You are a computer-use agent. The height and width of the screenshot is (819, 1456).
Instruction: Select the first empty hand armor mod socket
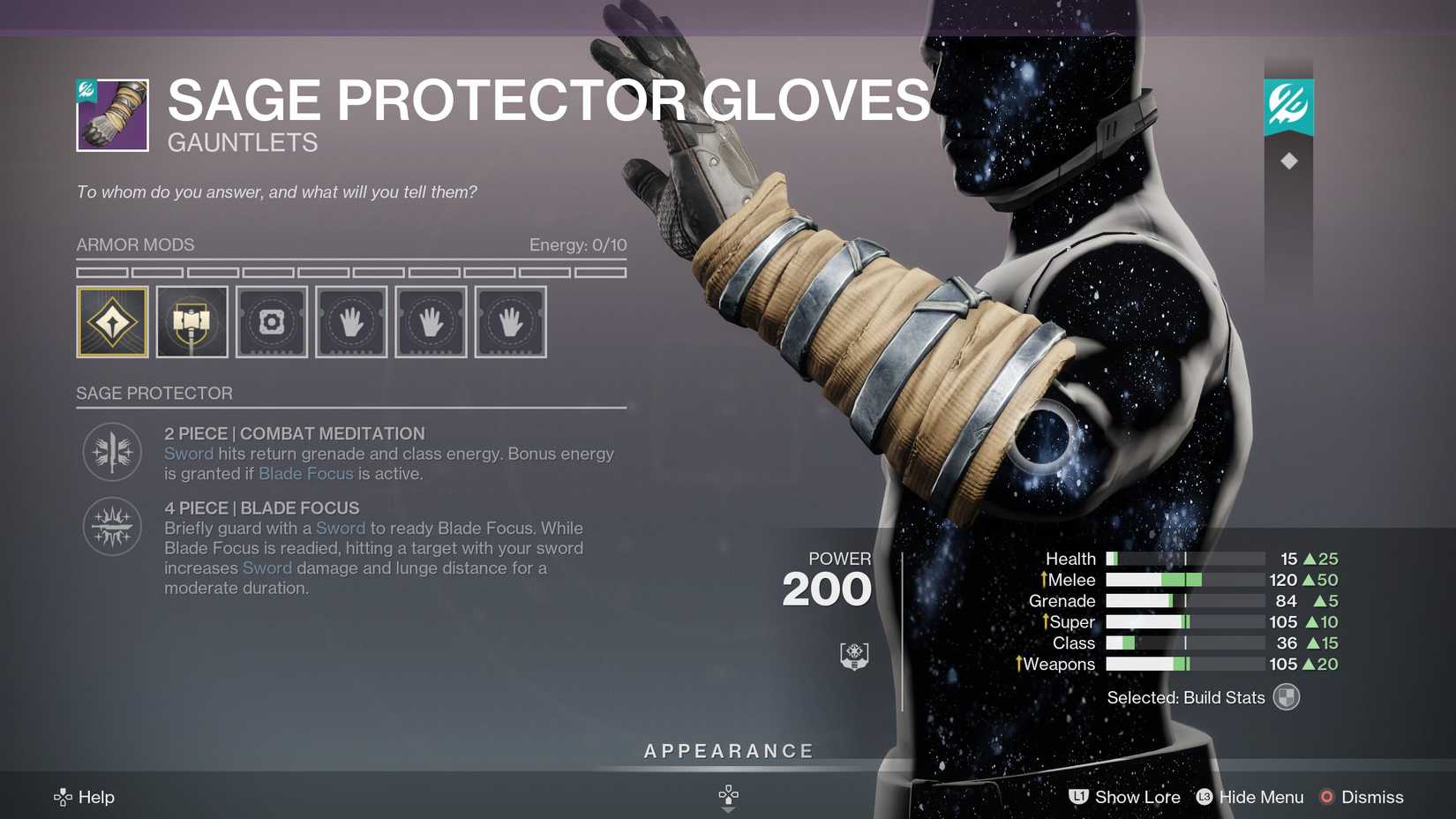351,322
